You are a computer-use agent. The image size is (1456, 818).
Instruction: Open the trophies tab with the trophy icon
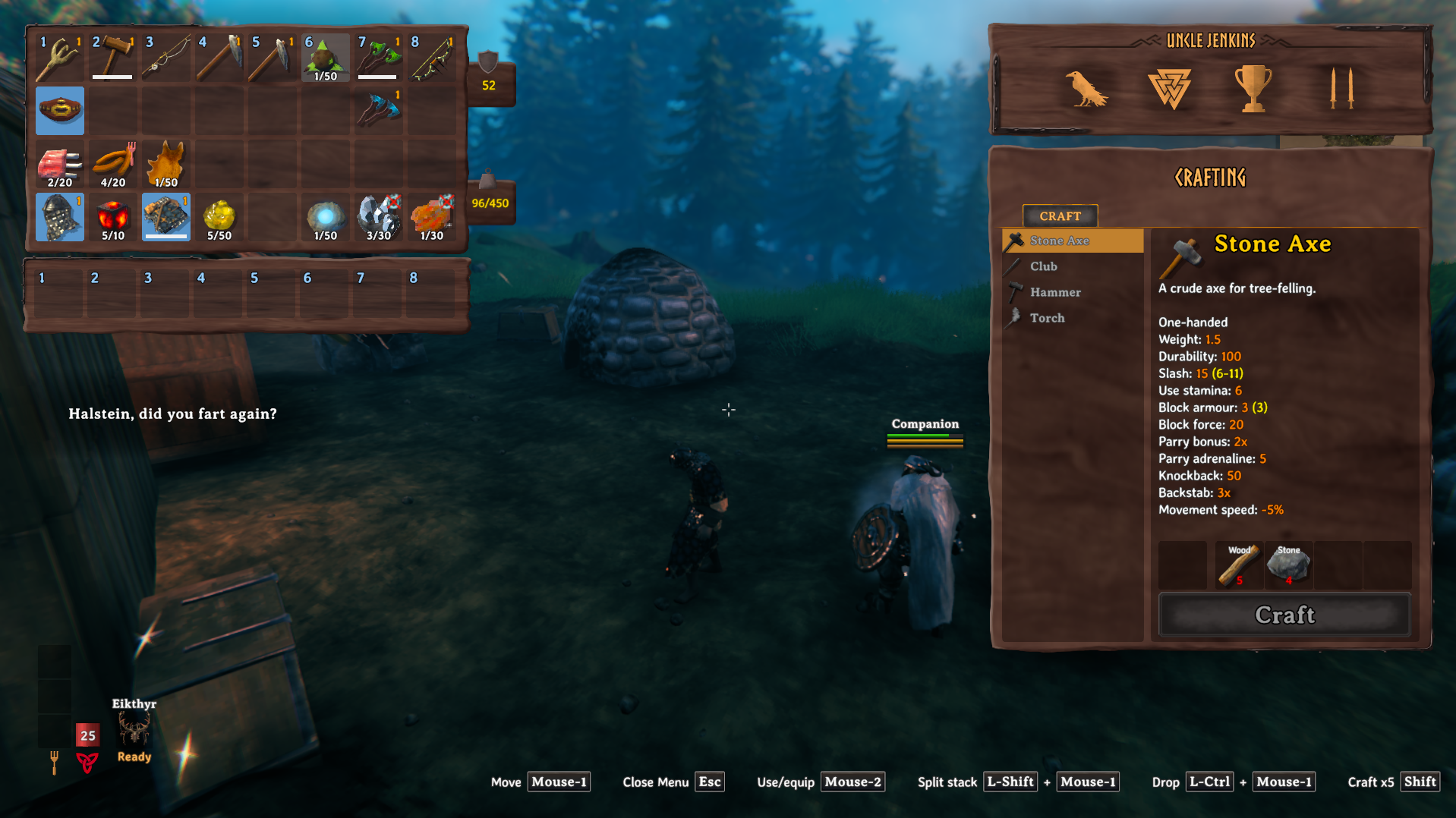(x=1254, y=87)
